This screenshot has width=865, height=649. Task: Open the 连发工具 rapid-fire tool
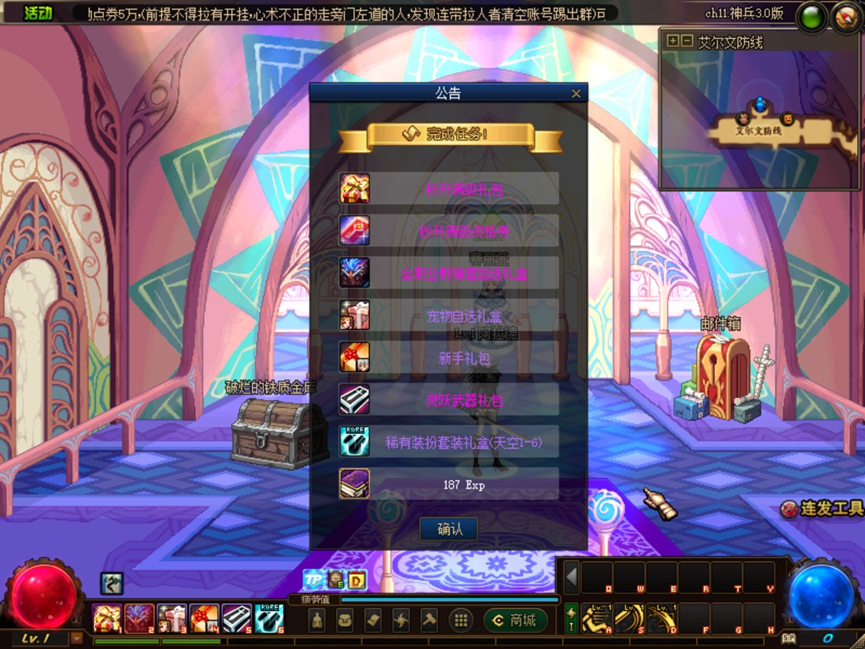pos(821,509)
